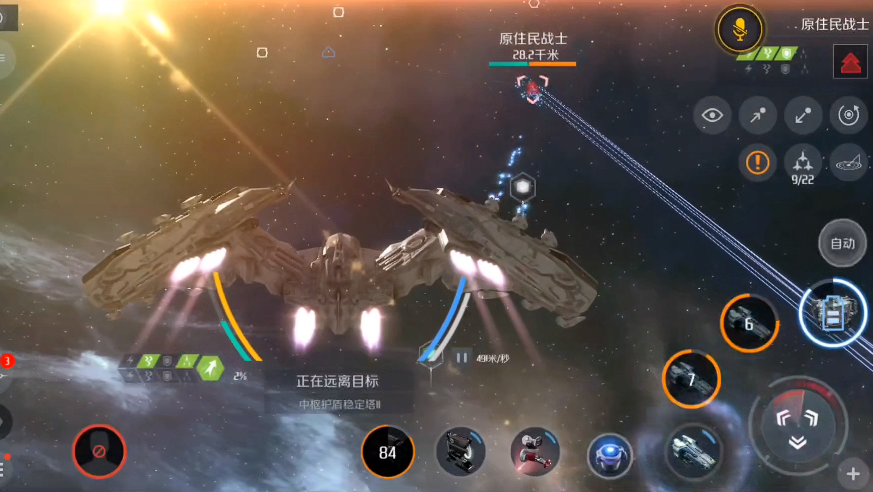Activate the approach target arrow button

click(758, 115)
